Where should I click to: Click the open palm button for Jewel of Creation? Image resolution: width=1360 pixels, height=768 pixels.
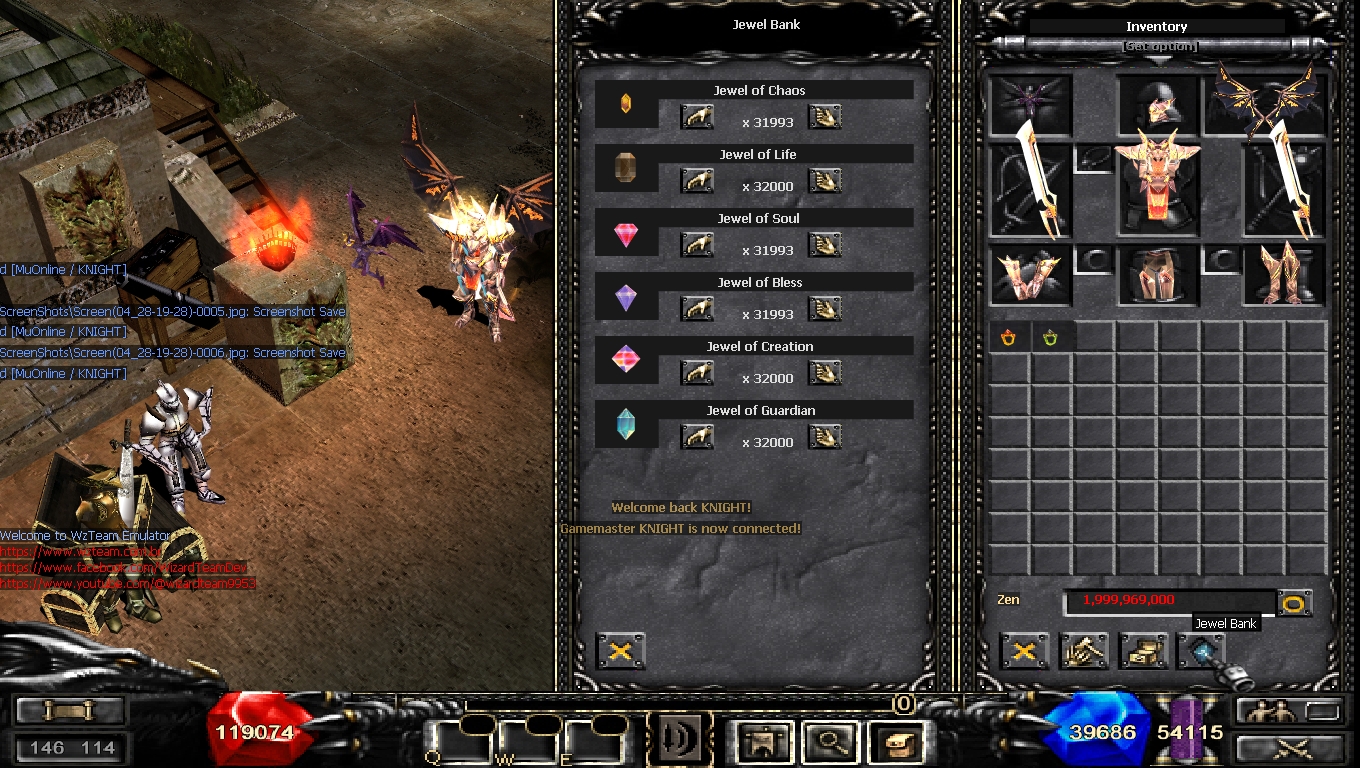coord(825,373)
